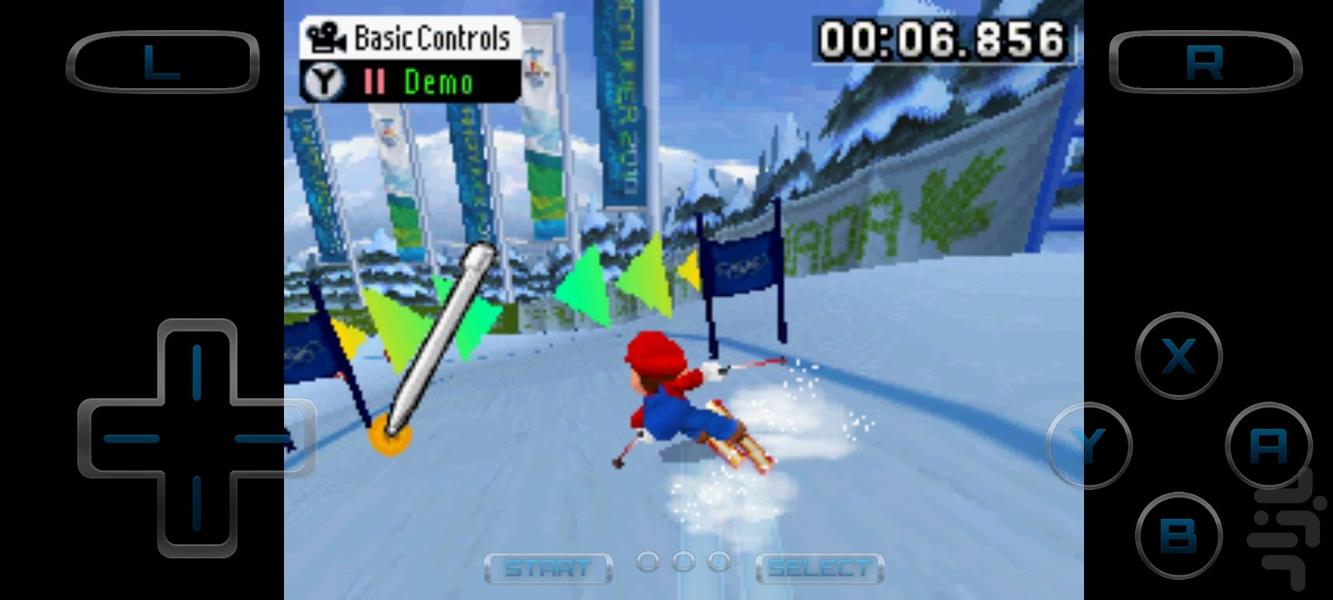Click the START button
Image resolution: width=1333 pixels, height=600 pixels.
pyautogui.click(x=547, y=569)
